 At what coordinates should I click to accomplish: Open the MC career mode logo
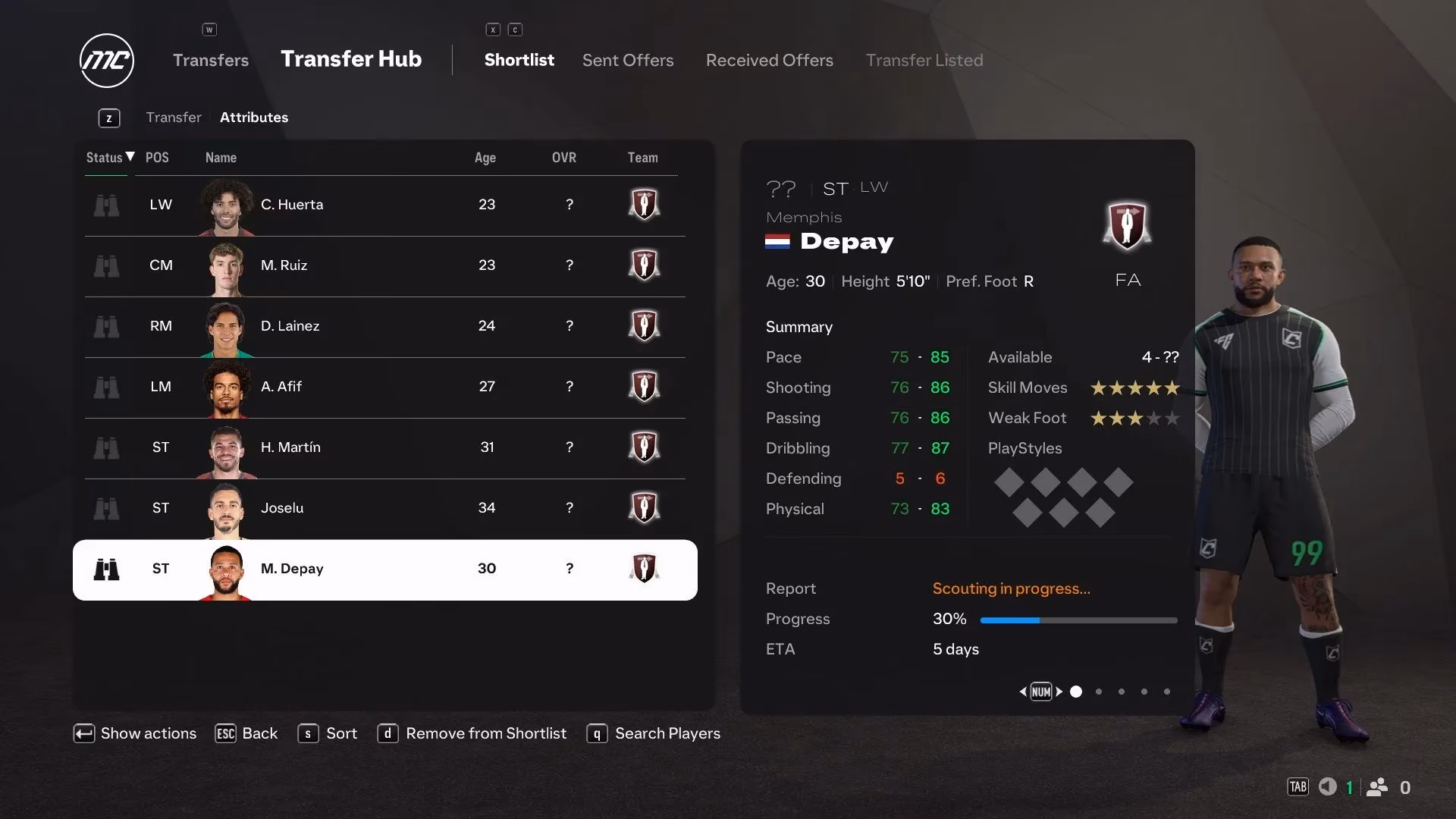(106, 61)
